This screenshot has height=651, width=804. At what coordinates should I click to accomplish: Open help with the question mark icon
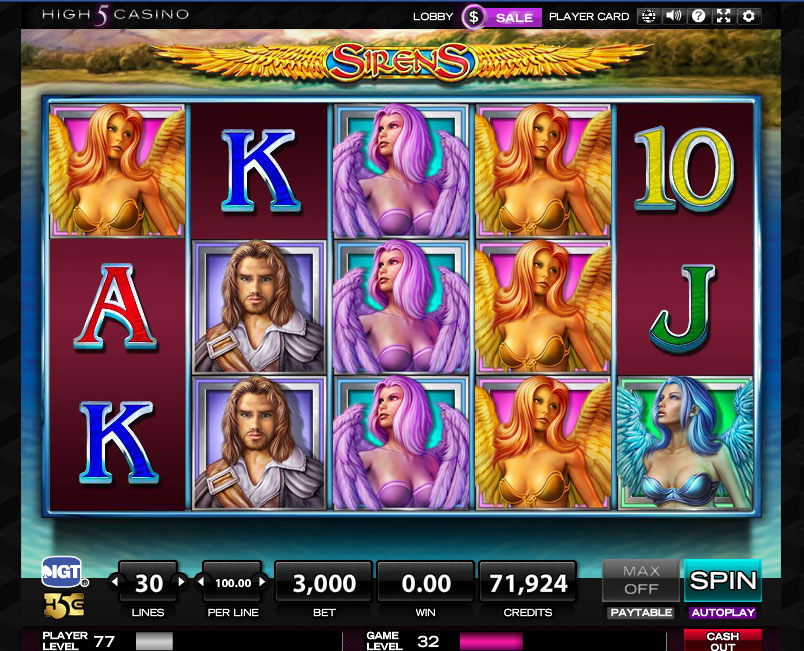[x=699, y=16]
